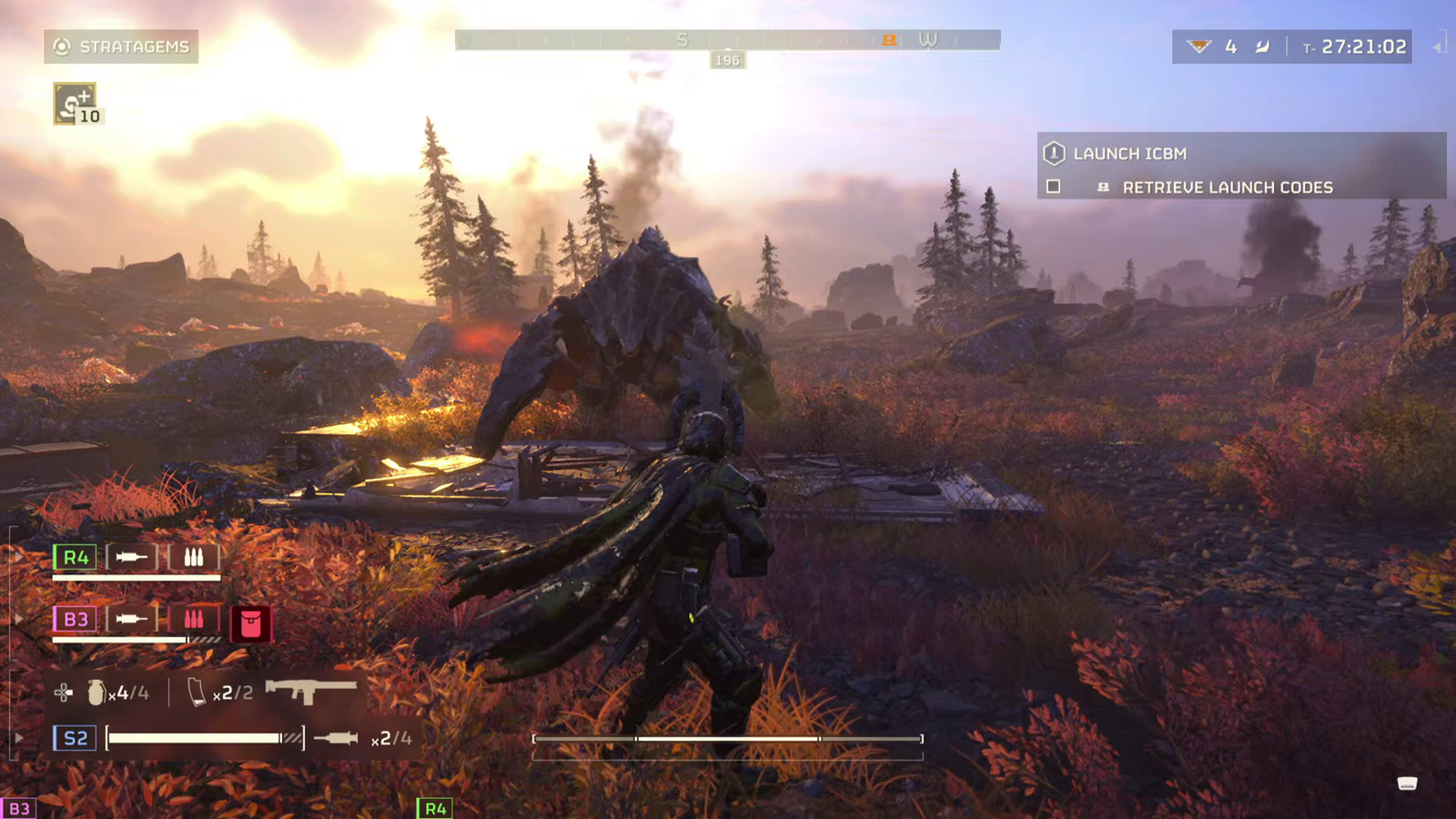
Task: Click B3's red backpack warning icon
Action: point(250,623)
